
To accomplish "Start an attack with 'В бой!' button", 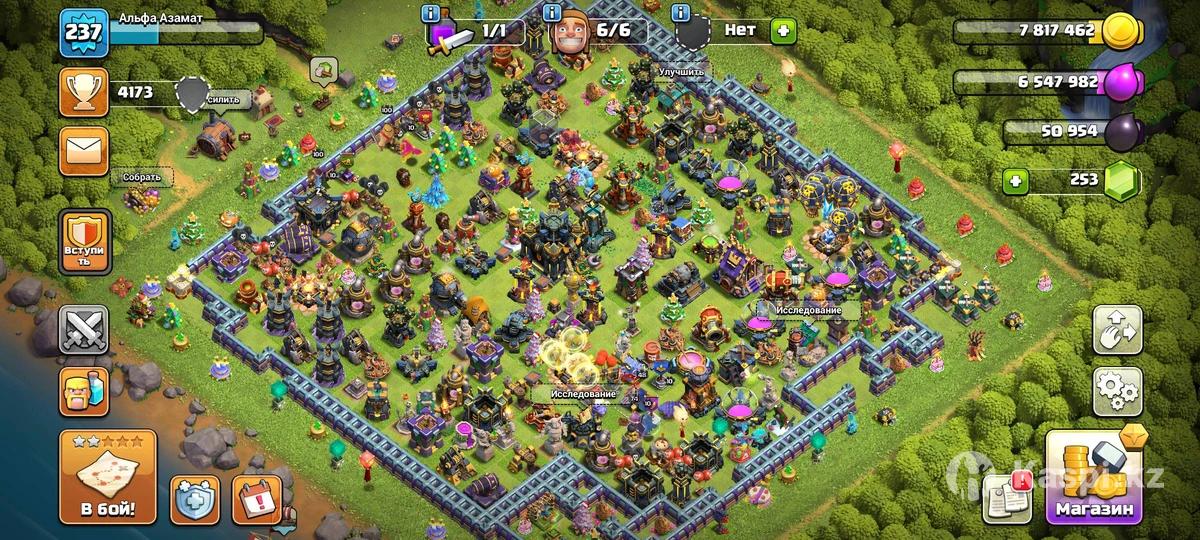I will click(x=108, y=476).
